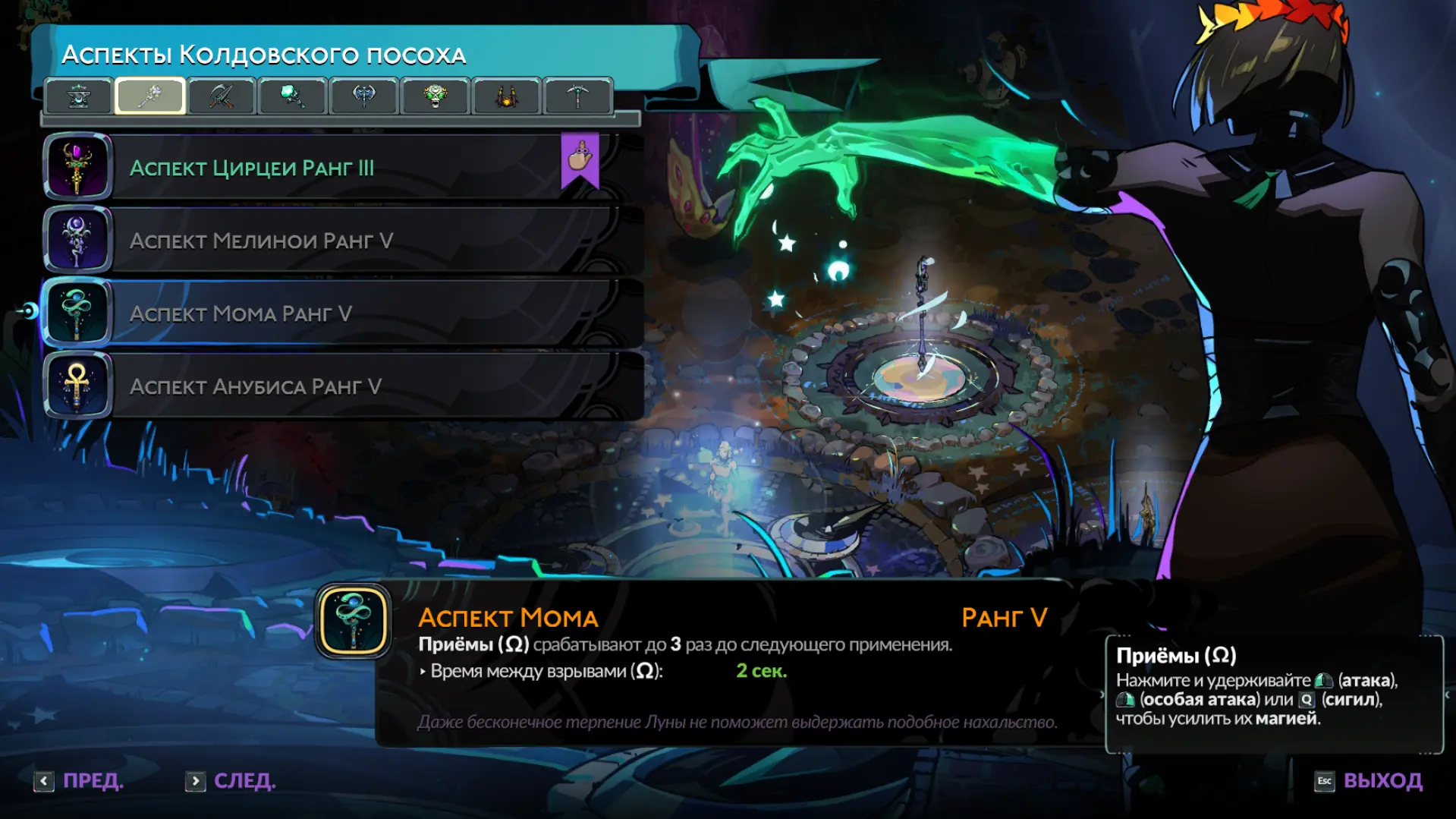Click the Anubis ankh staff icon
The height and width of the screenshot is (819, 1456).
pyautogui.click(x=77, y=386)
